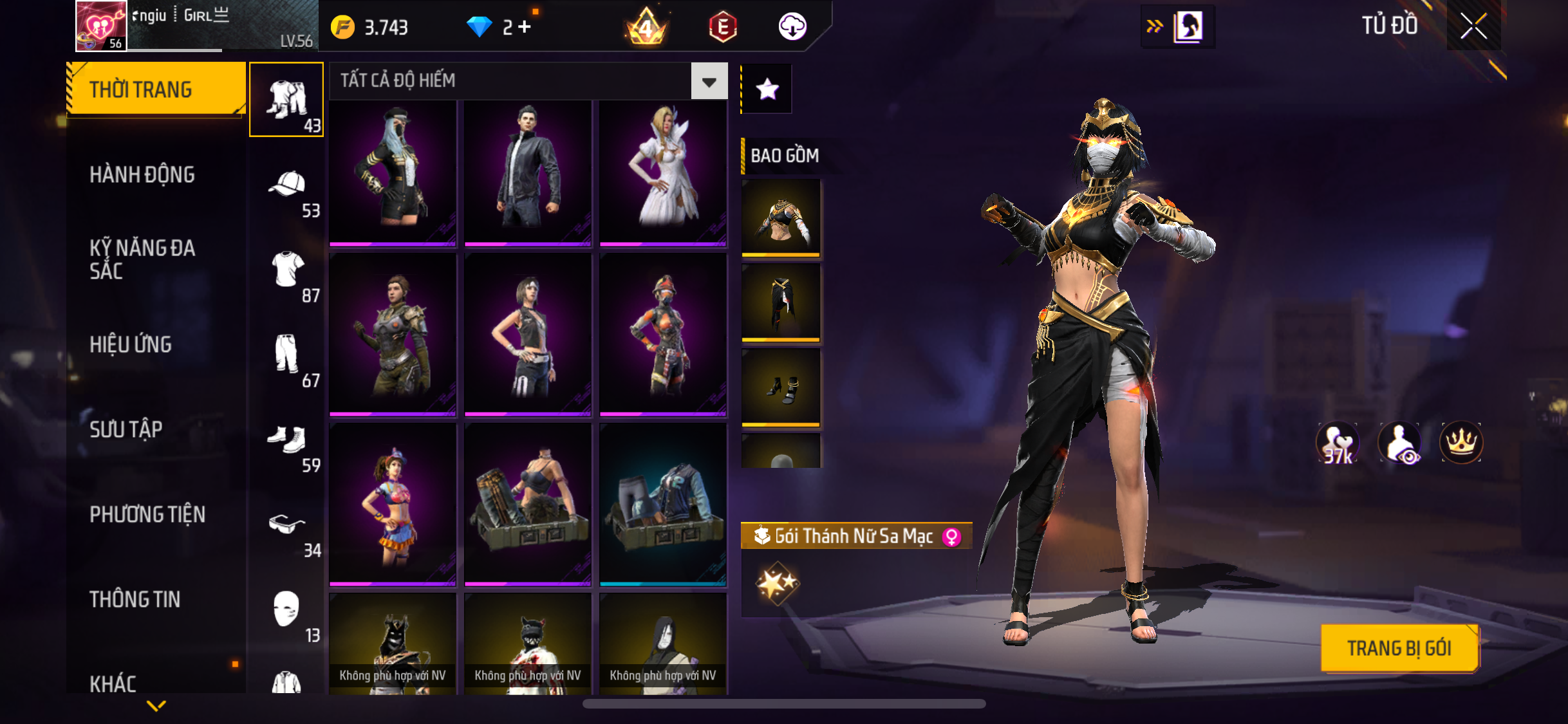Go to the Phương Tiện tab
The width and height of the screenshot is (1568, 724).
(147, 514)
